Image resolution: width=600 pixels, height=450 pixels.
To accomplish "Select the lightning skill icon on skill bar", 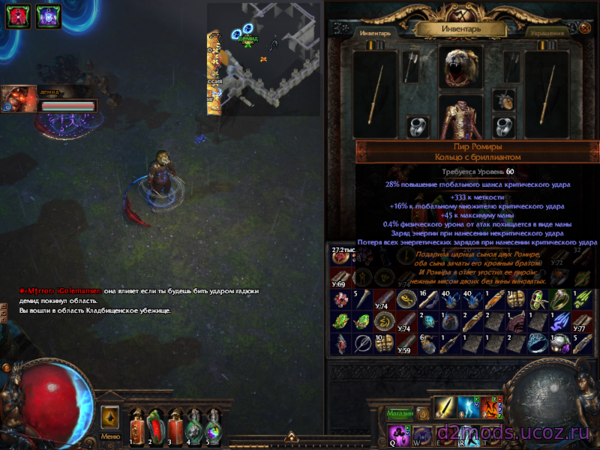I will (x=468, y=407).
